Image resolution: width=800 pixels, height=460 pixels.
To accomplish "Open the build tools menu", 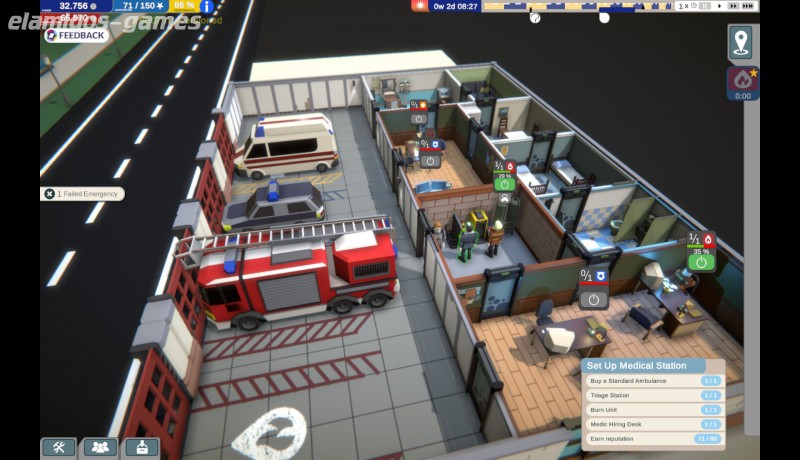I will pos(58,447).
